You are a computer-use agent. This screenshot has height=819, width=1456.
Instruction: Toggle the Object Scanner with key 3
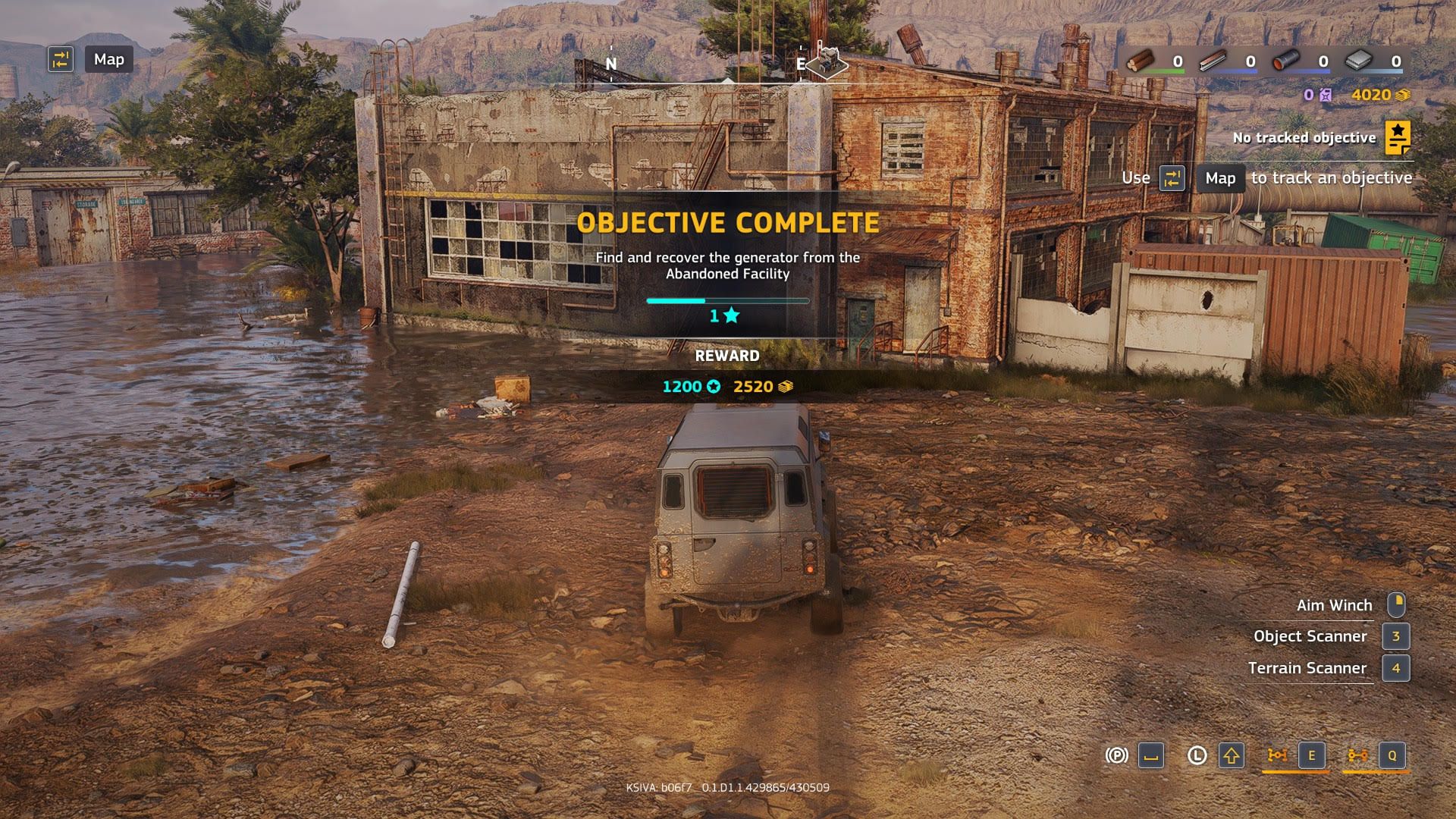pos(1398,637)
